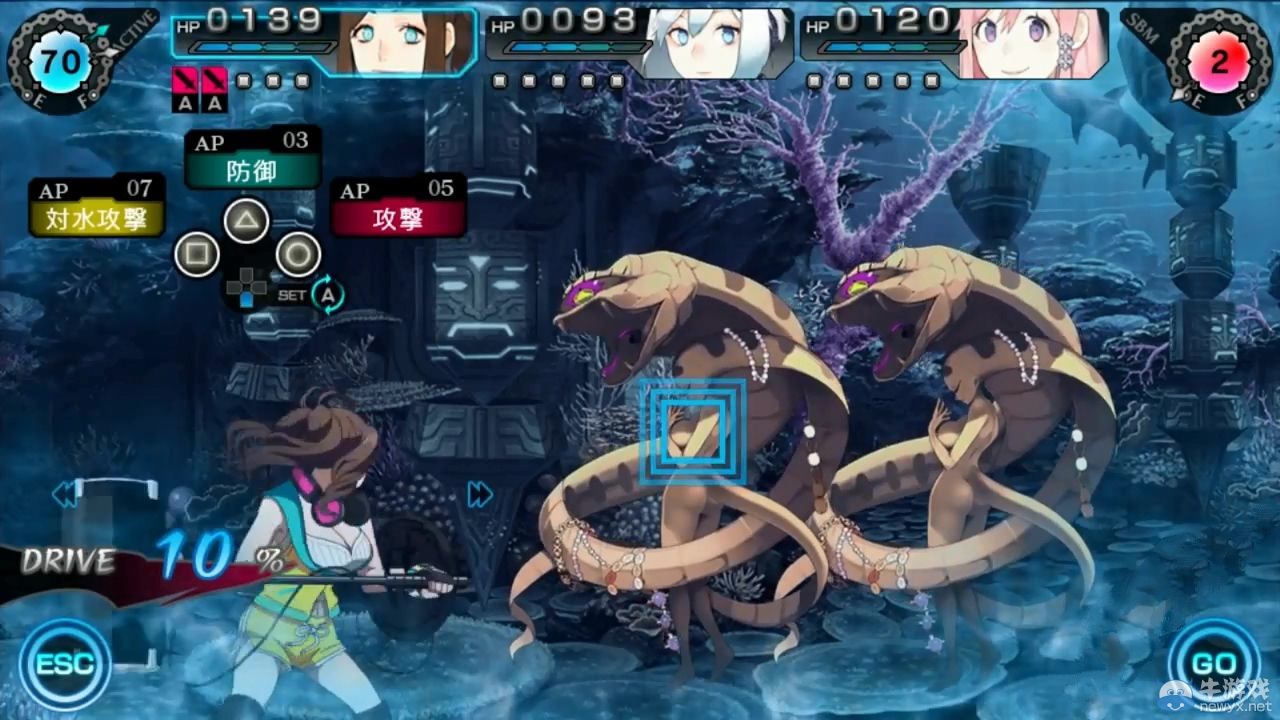Select the 攻撃 (Attack) command
The height and width of the screenshot is (720, 1280).
400,219
